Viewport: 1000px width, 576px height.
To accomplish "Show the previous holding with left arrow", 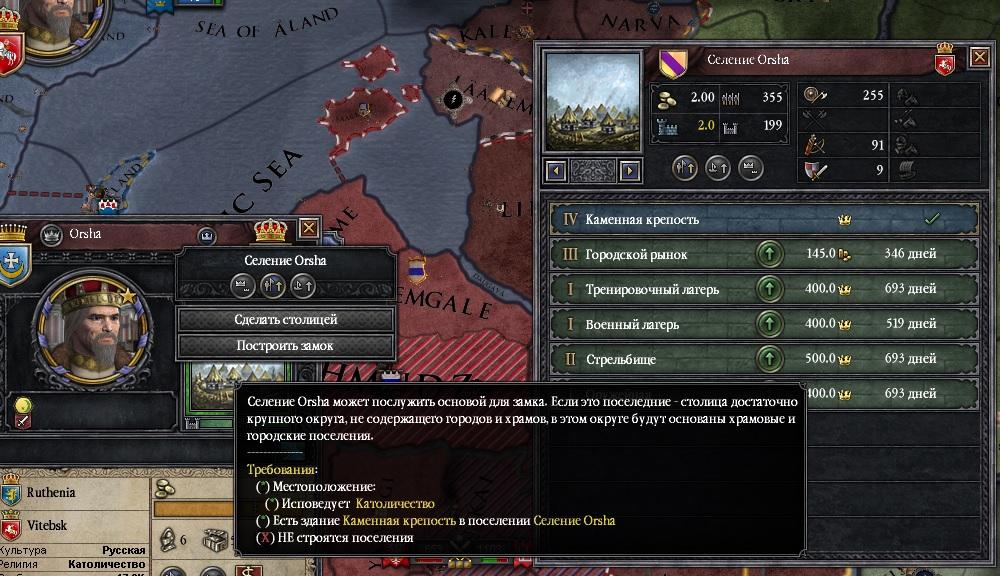I will tap(553, 171).
